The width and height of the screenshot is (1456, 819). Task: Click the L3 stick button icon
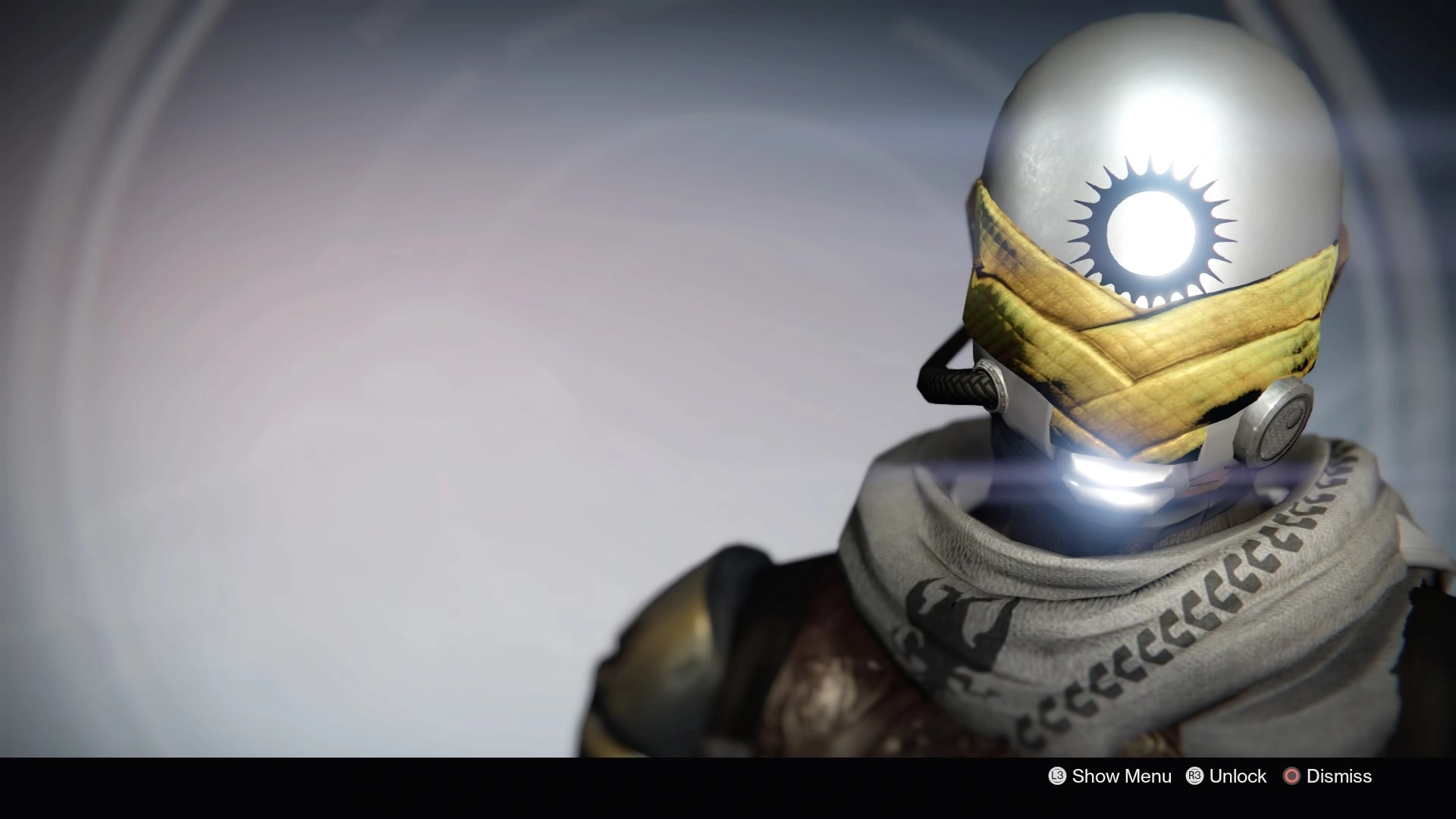pos(1056,776)
